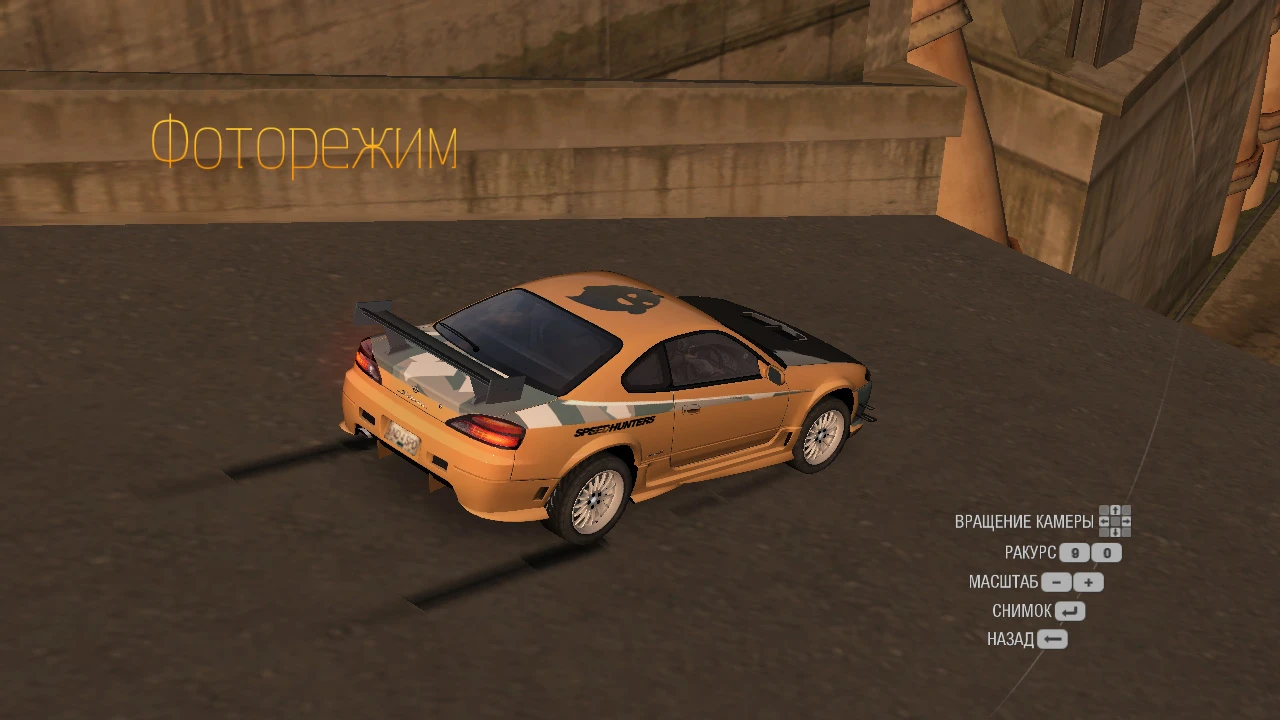1280x720 pixels.
Task: Click the СНИМОК label to take a photo
Action: (1022, 610)
